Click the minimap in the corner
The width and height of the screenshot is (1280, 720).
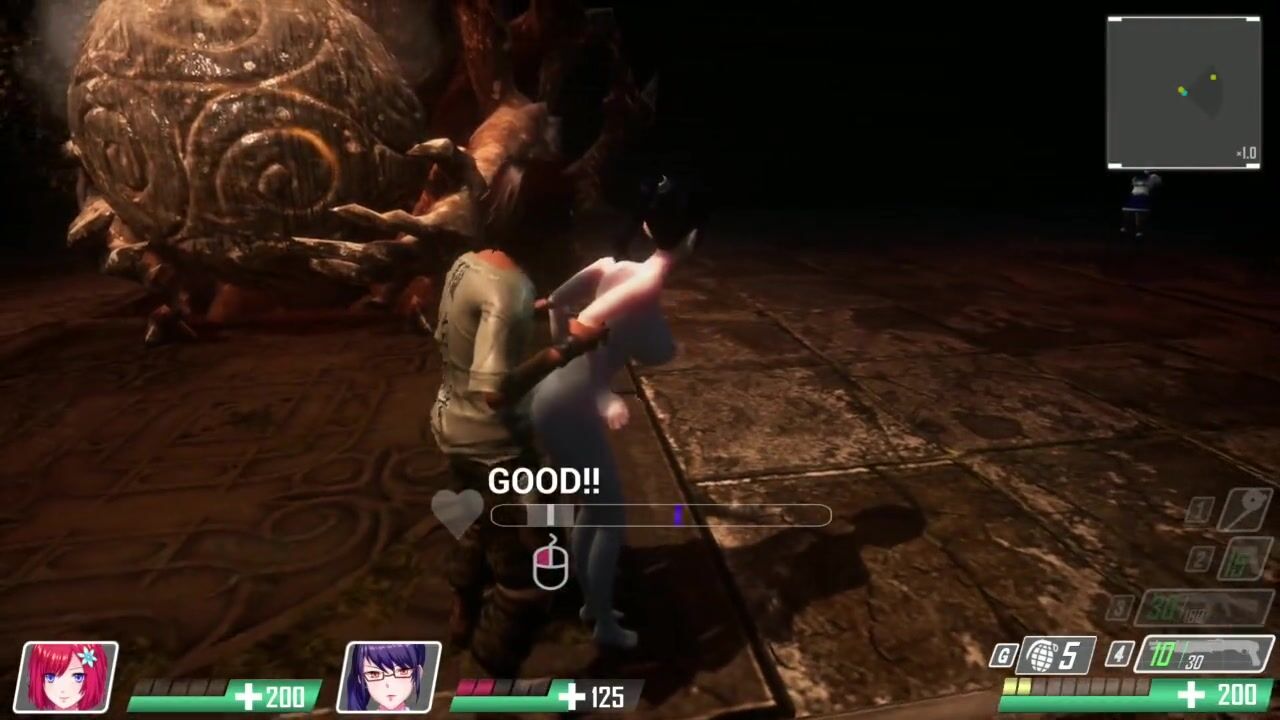(1183, 92)
